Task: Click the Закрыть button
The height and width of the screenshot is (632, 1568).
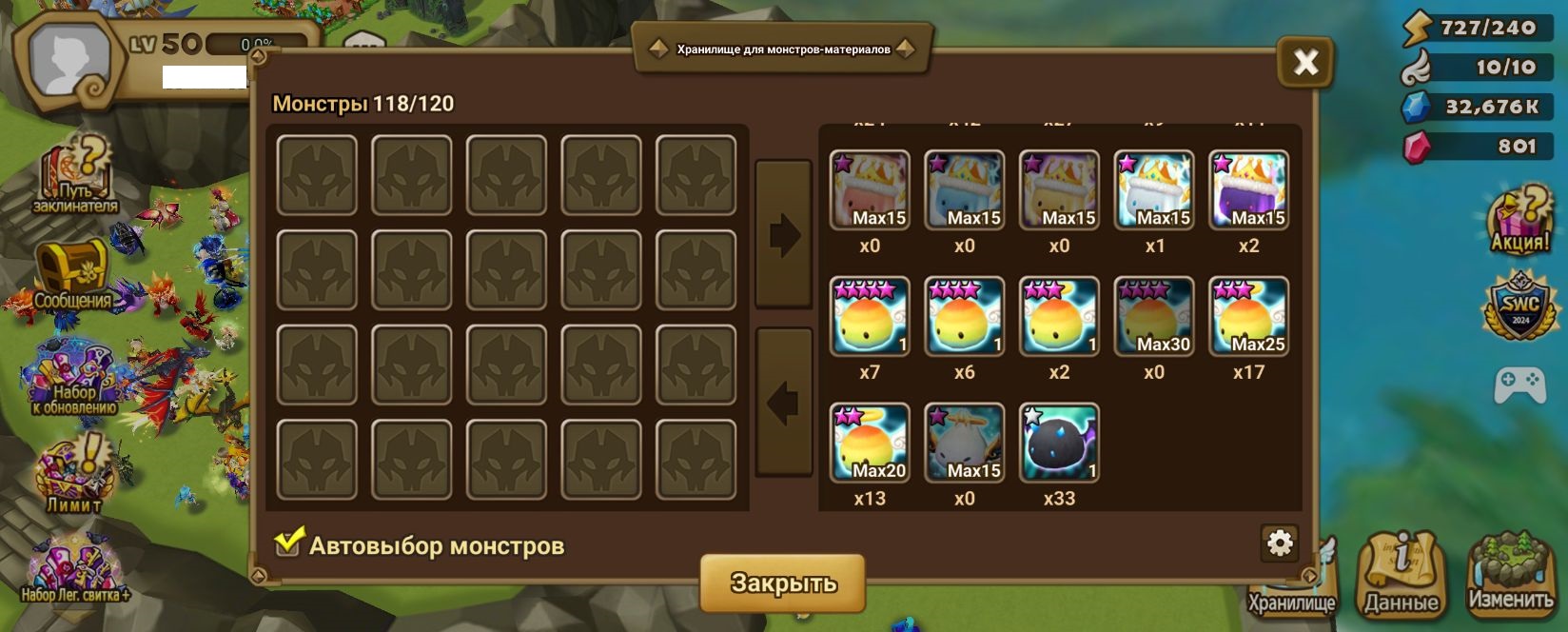Action: pyautogui.click(x=782, y=582)
